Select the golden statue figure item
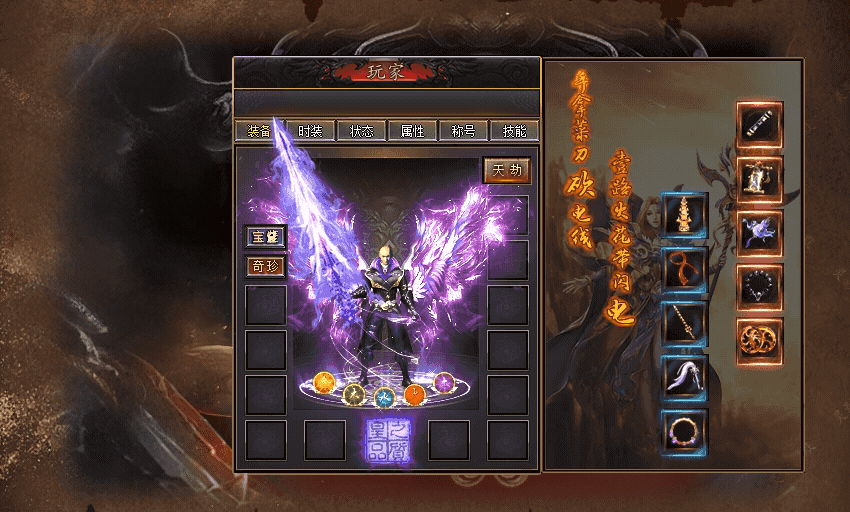Viewport: 850px width, 512px height. pyautogui.click(x=760, y=179)
